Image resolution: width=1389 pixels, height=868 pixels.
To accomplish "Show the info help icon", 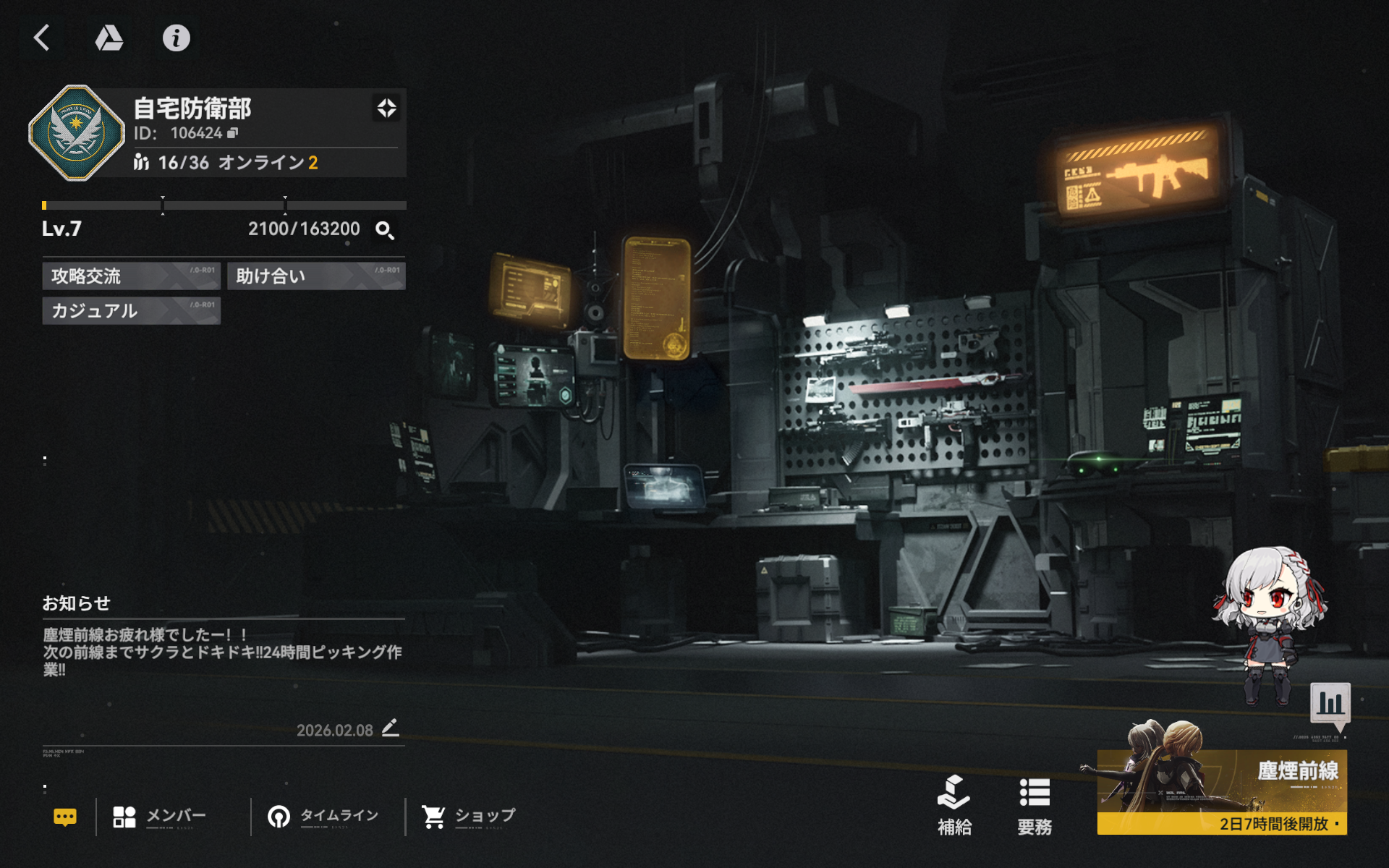I will pos(176,38).
